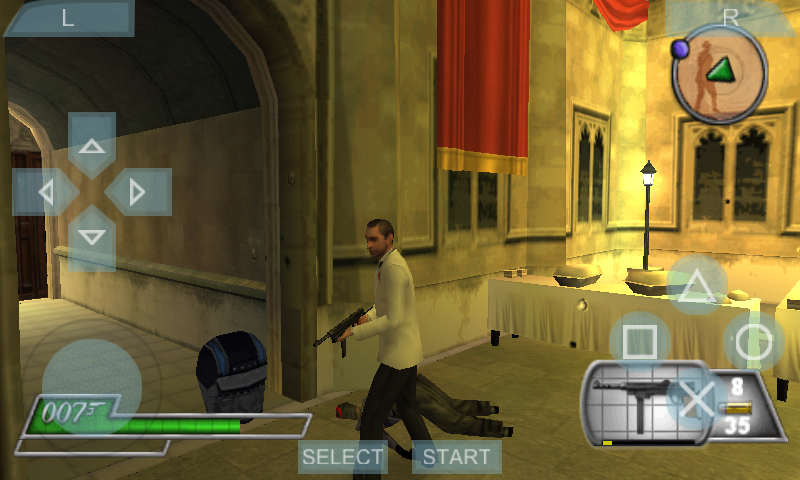Tap the d-pad up arrow

[92, 146]
